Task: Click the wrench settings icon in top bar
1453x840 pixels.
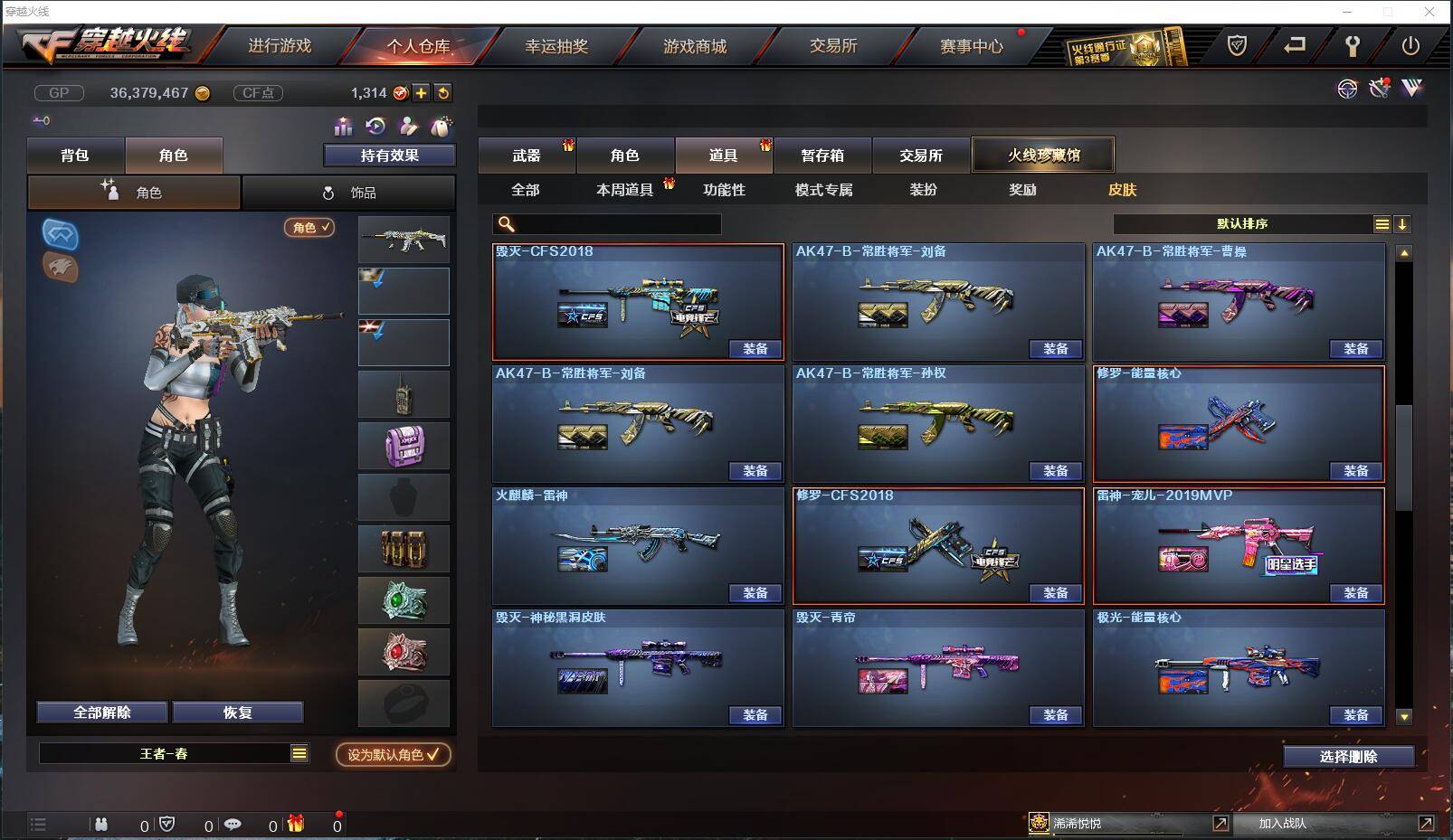Action: pos(1353,43)
